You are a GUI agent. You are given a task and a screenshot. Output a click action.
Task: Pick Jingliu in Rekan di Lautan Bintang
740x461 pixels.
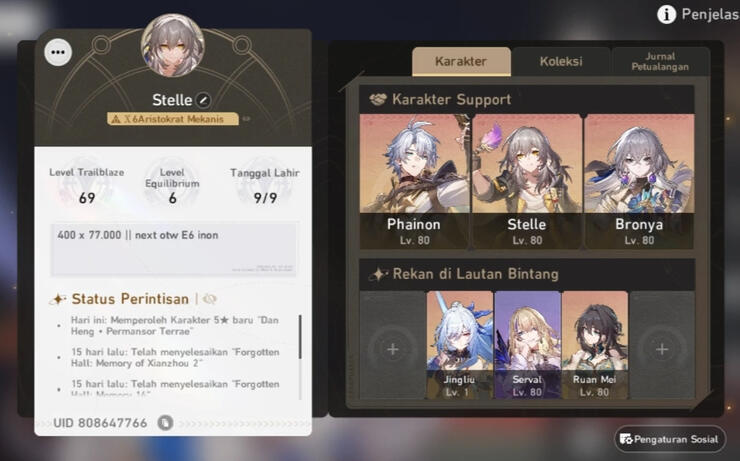point(460,346)
